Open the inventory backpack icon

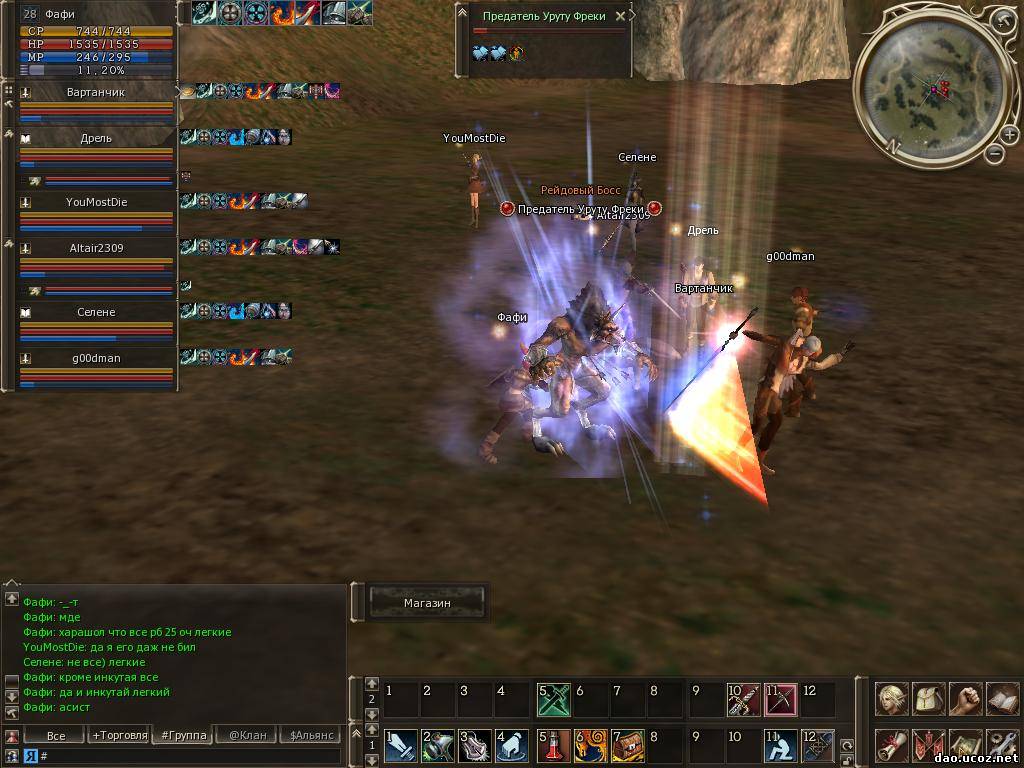tap(929, 699)
